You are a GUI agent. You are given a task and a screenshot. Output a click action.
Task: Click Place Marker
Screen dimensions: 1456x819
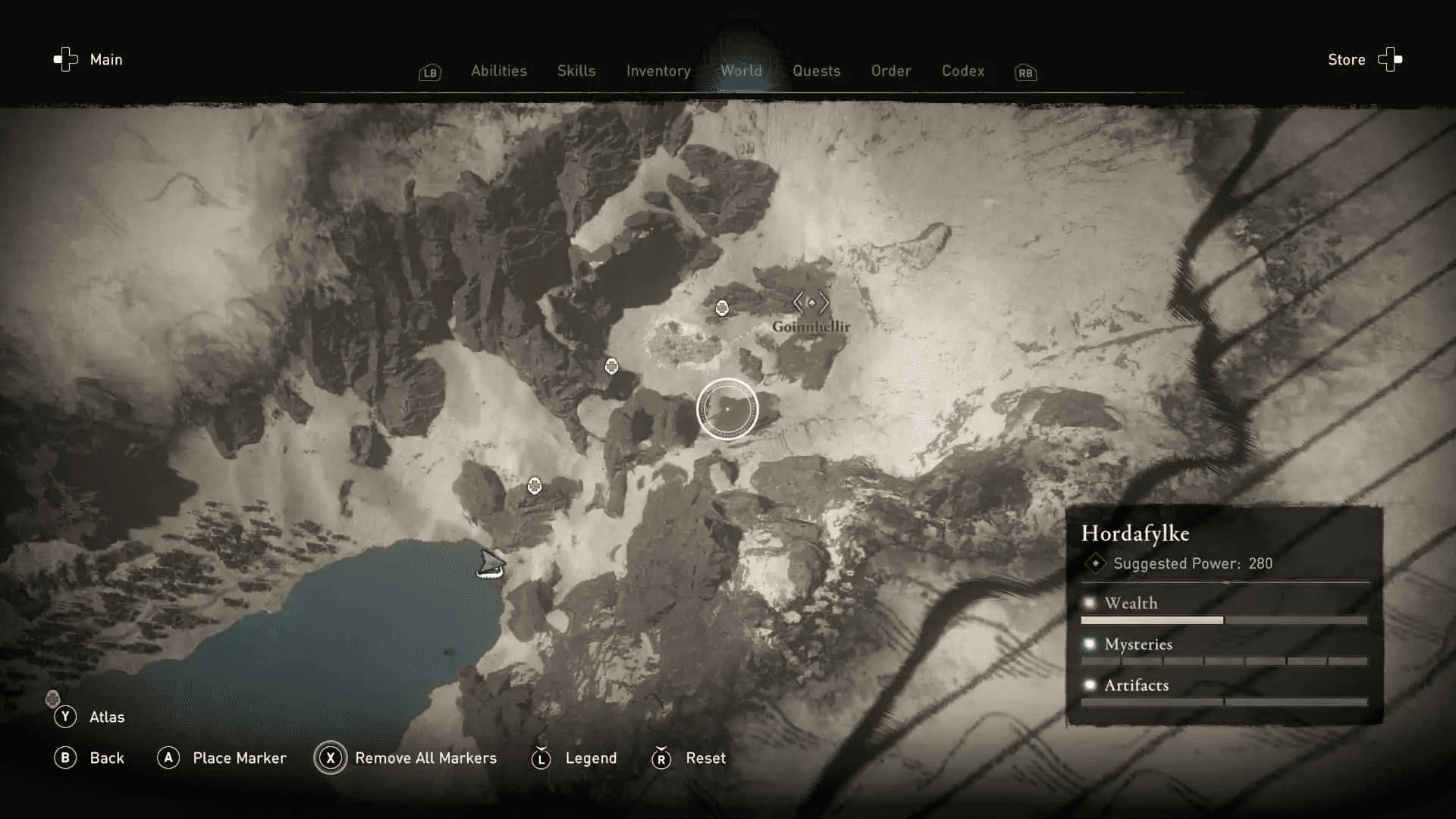coord(239,758)
